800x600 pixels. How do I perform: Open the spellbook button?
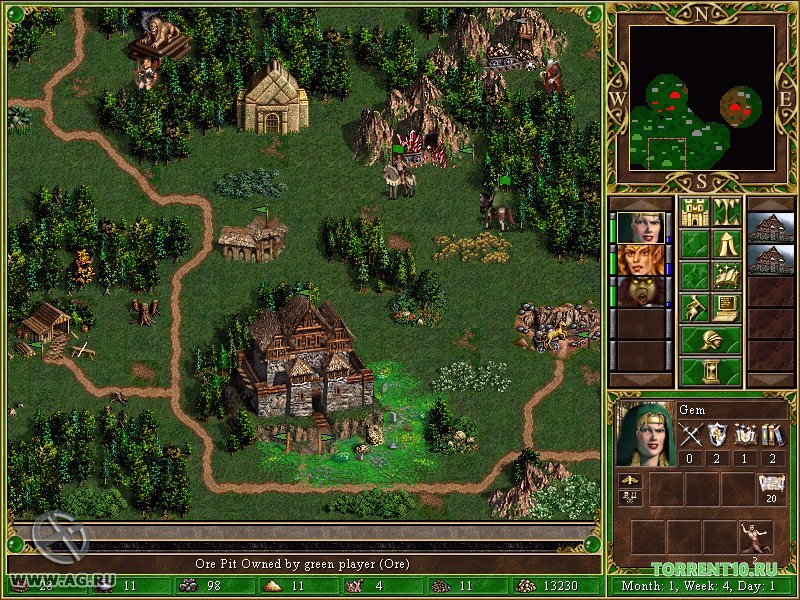coord(726,276)
